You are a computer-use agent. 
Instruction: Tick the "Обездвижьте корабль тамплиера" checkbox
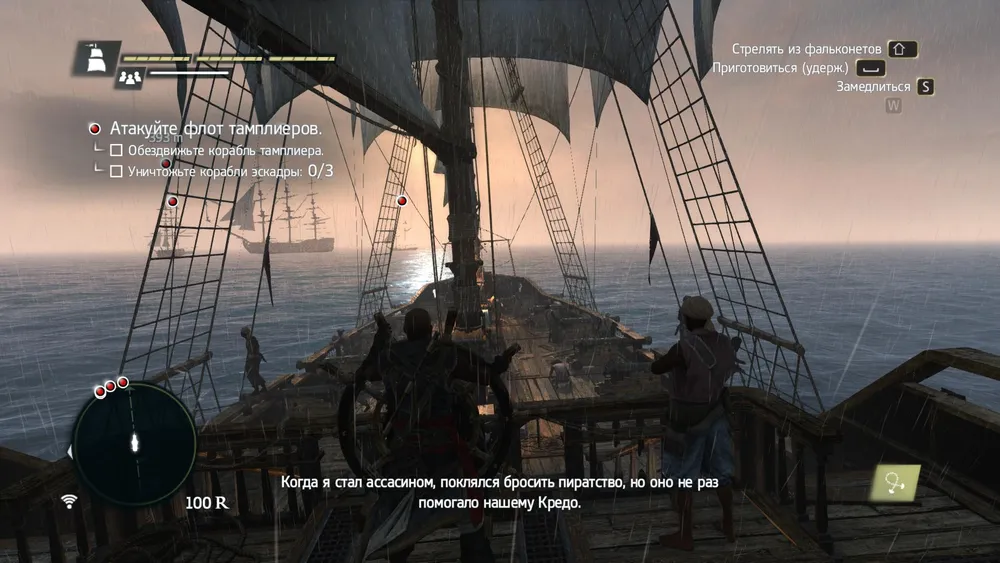point(116,150)
